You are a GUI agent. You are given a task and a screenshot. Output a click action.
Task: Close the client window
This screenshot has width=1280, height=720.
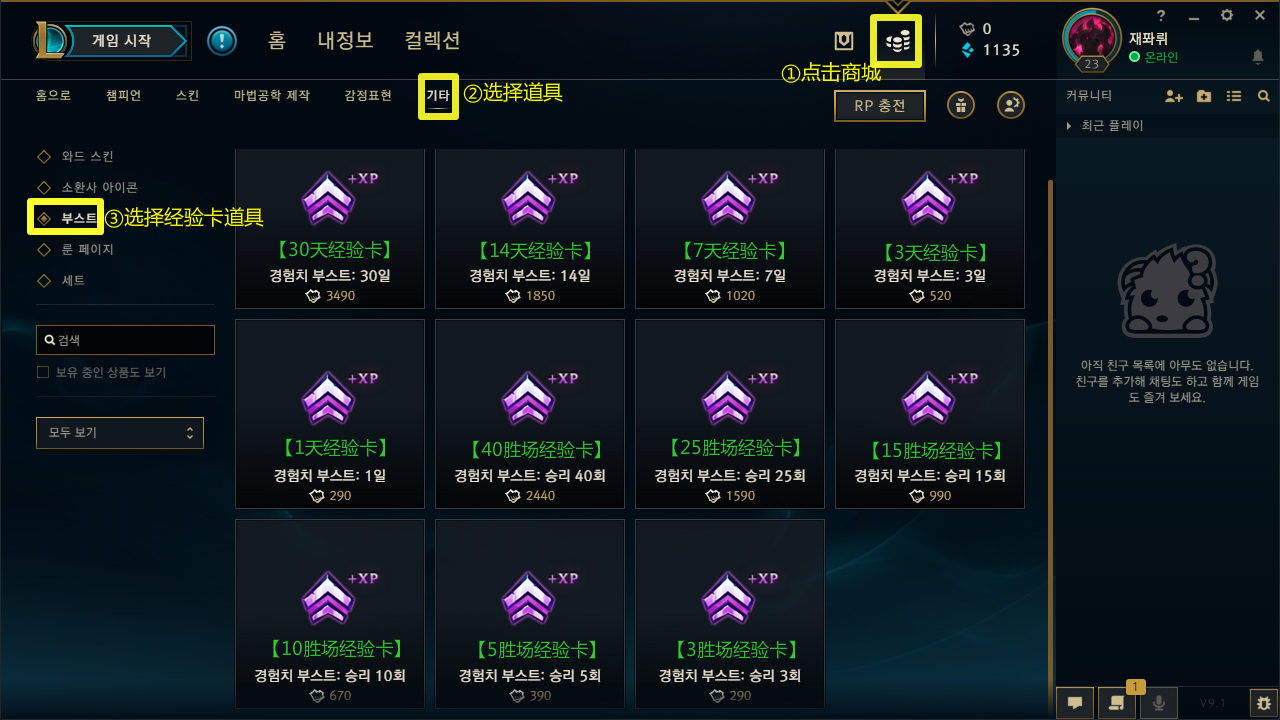click(1259, 15)
